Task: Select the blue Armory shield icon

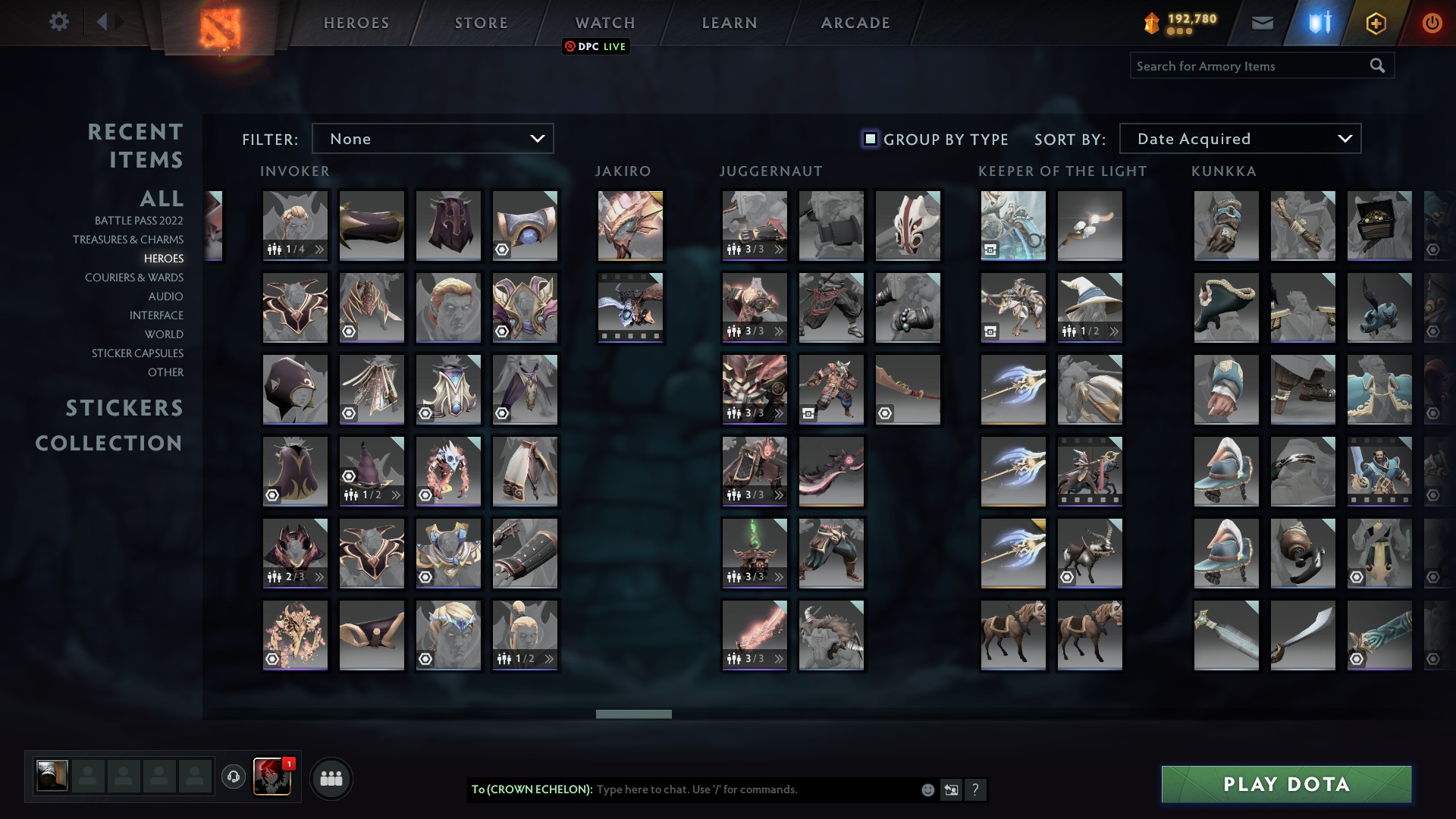Action: tap(1319, 23)
